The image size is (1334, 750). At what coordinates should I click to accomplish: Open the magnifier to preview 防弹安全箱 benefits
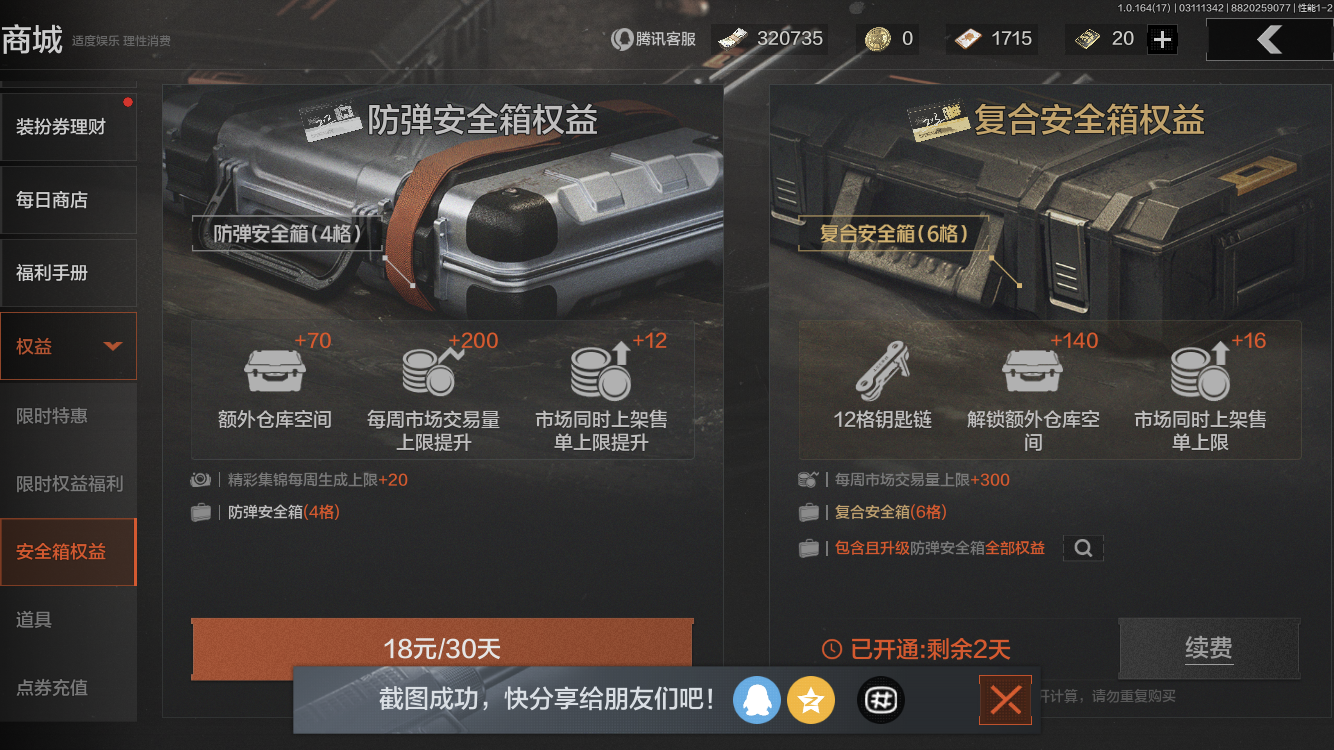pyautogui.click(x=1083, y=548)
